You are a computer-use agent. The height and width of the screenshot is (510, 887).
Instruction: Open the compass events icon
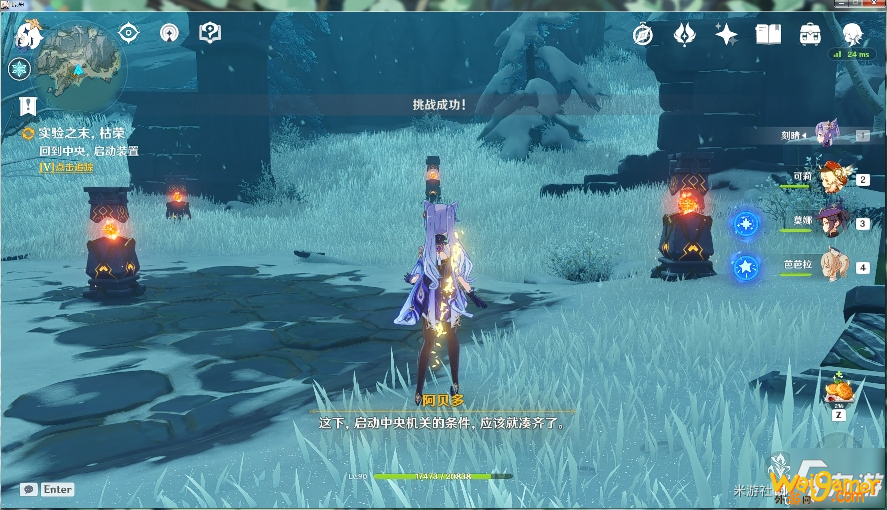point(643,35)
